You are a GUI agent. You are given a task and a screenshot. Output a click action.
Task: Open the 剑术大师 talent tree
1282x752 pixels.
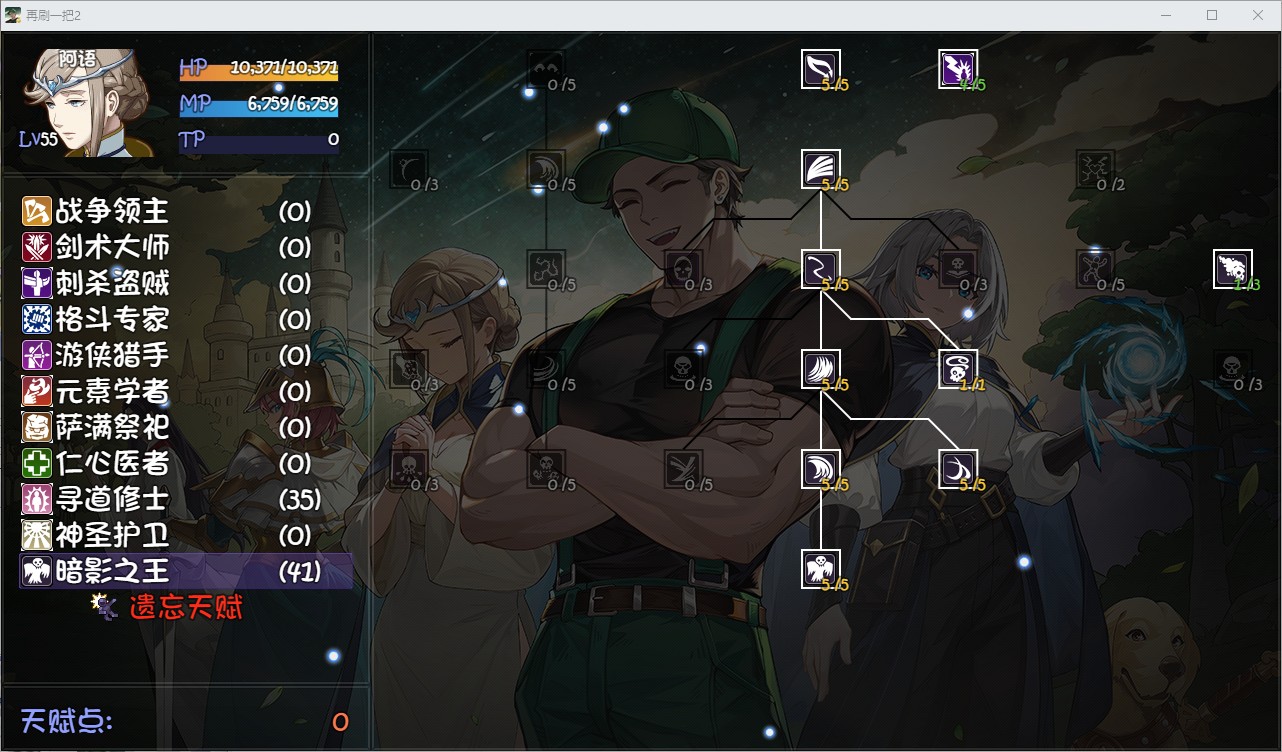click(x=96, y=247)
